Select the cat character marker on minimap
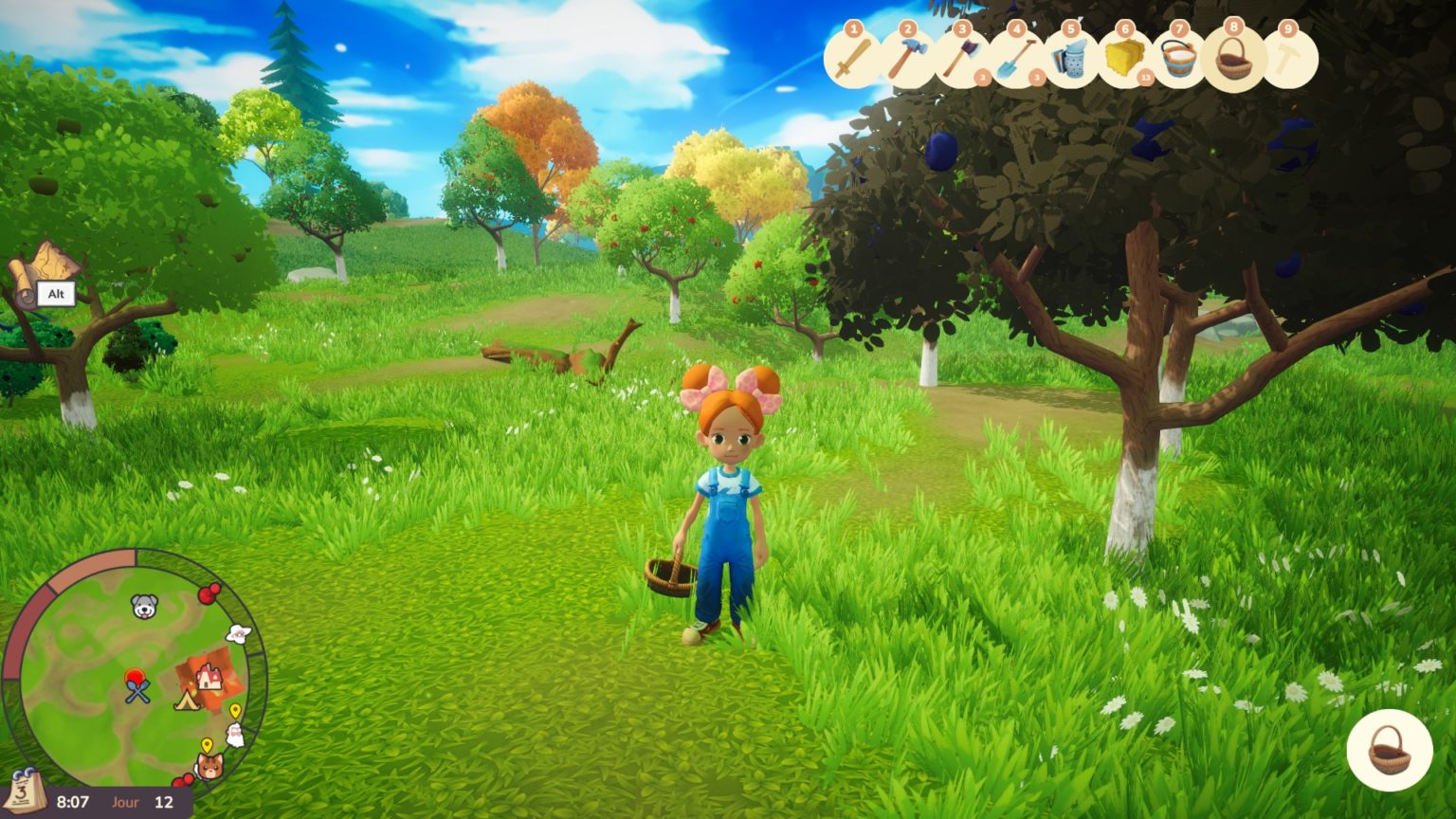 point(209,764)
